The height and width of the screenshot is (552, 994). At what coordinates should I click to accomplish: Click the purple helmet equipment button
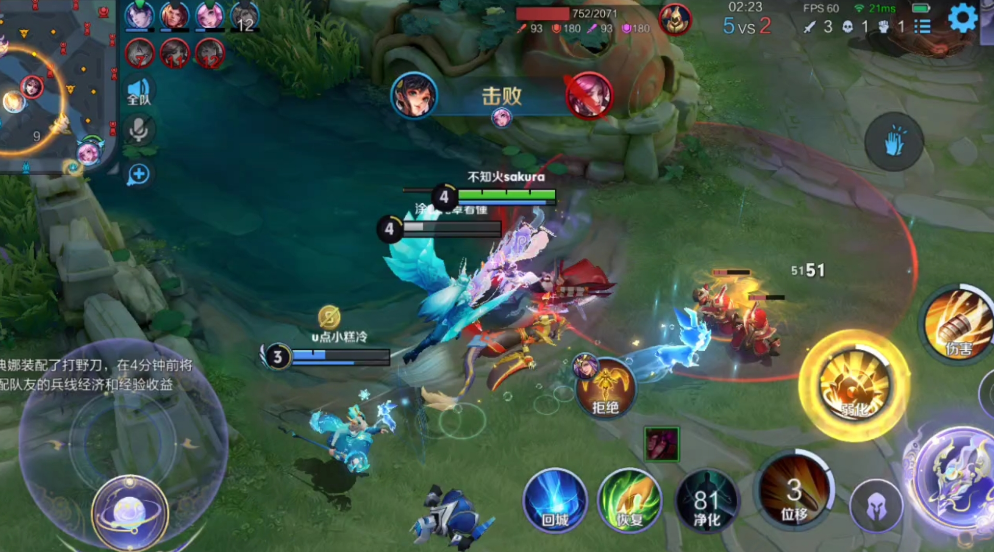click(x=877, y=506)
